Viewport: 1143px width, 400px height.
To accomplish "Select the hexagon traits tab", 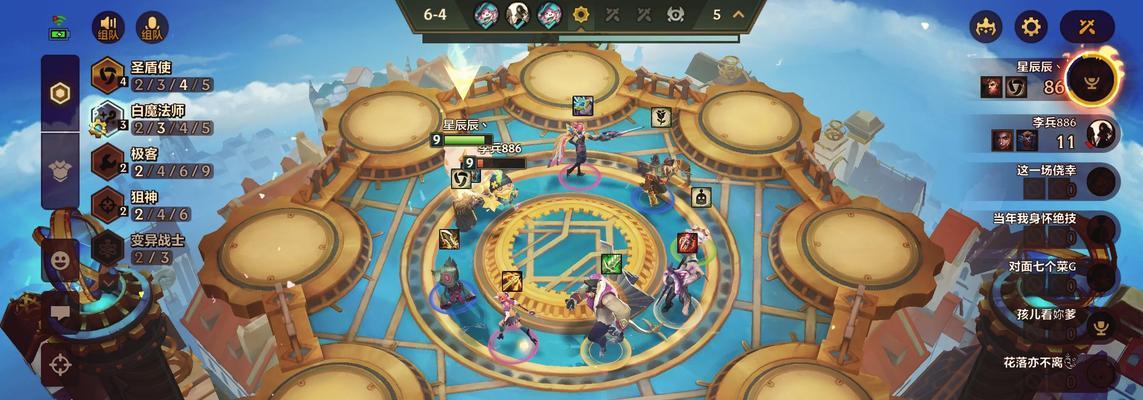I will pos(60,94).
